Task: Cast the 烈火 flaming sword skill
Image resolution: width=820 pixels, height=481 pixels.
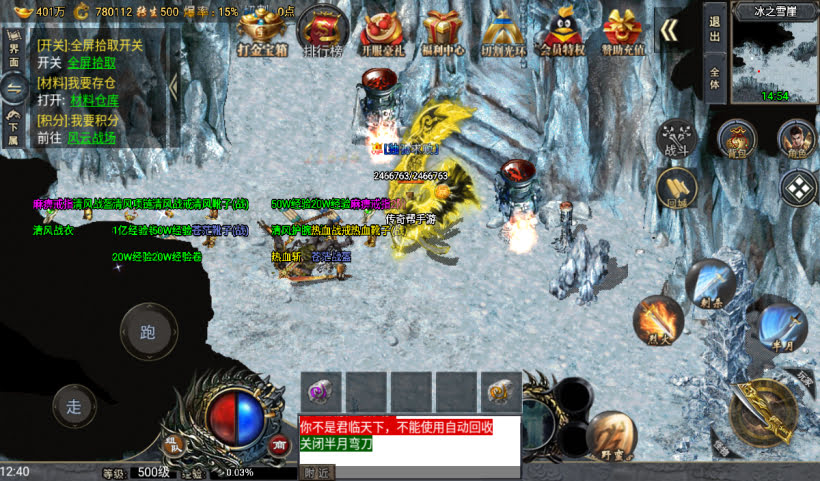Action: pyautogui.click(x=657, y=320)
